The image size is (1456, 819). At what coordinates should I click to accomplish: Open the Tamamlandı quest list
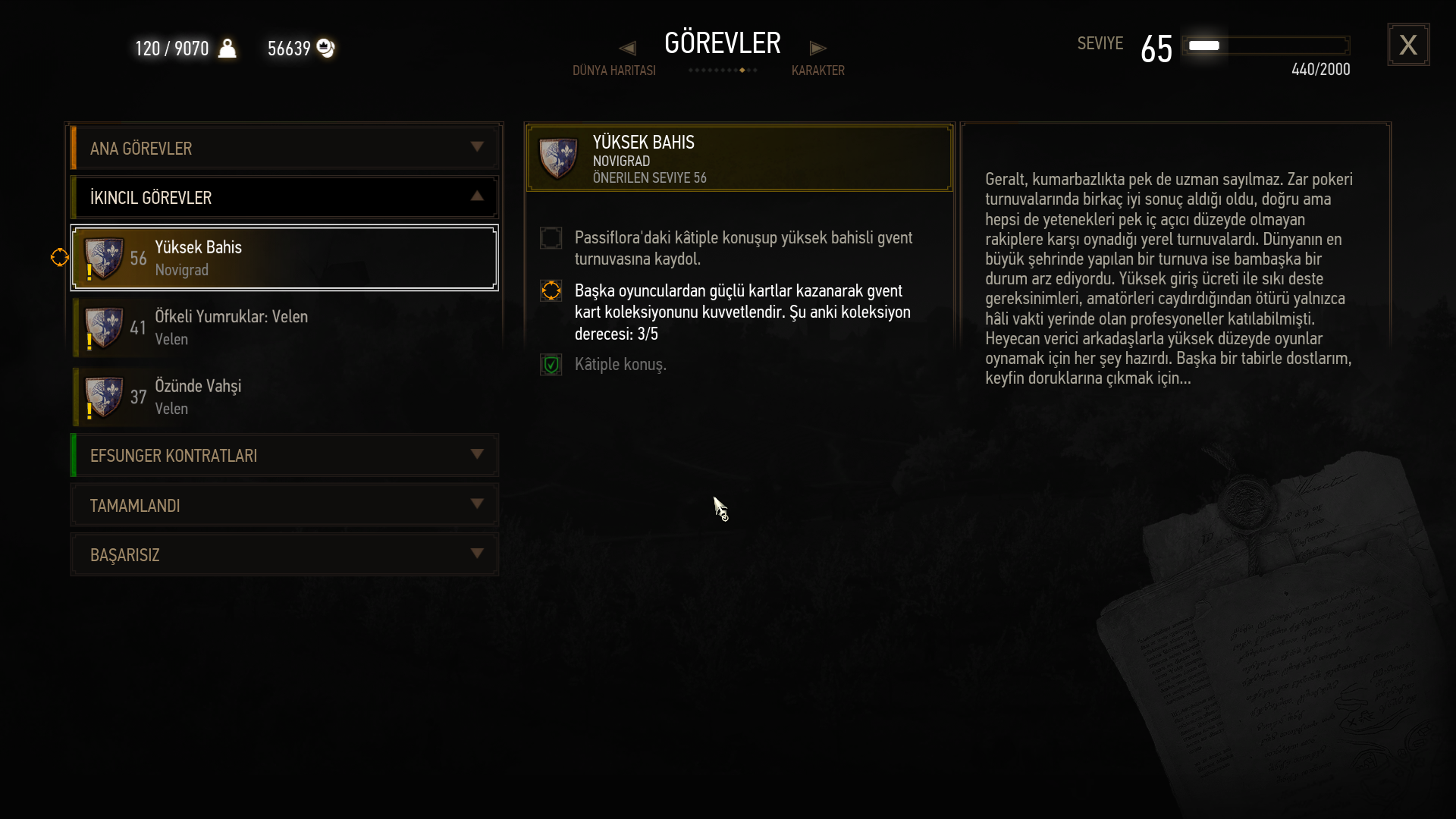[x=284, y=505]
